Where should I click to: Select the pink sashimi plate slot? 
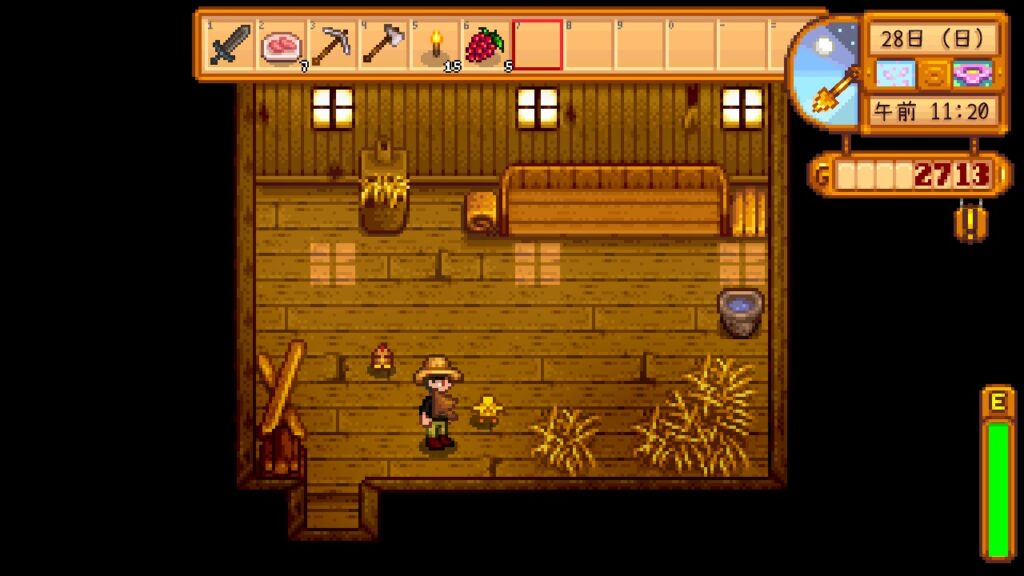[x=282, y=45]
